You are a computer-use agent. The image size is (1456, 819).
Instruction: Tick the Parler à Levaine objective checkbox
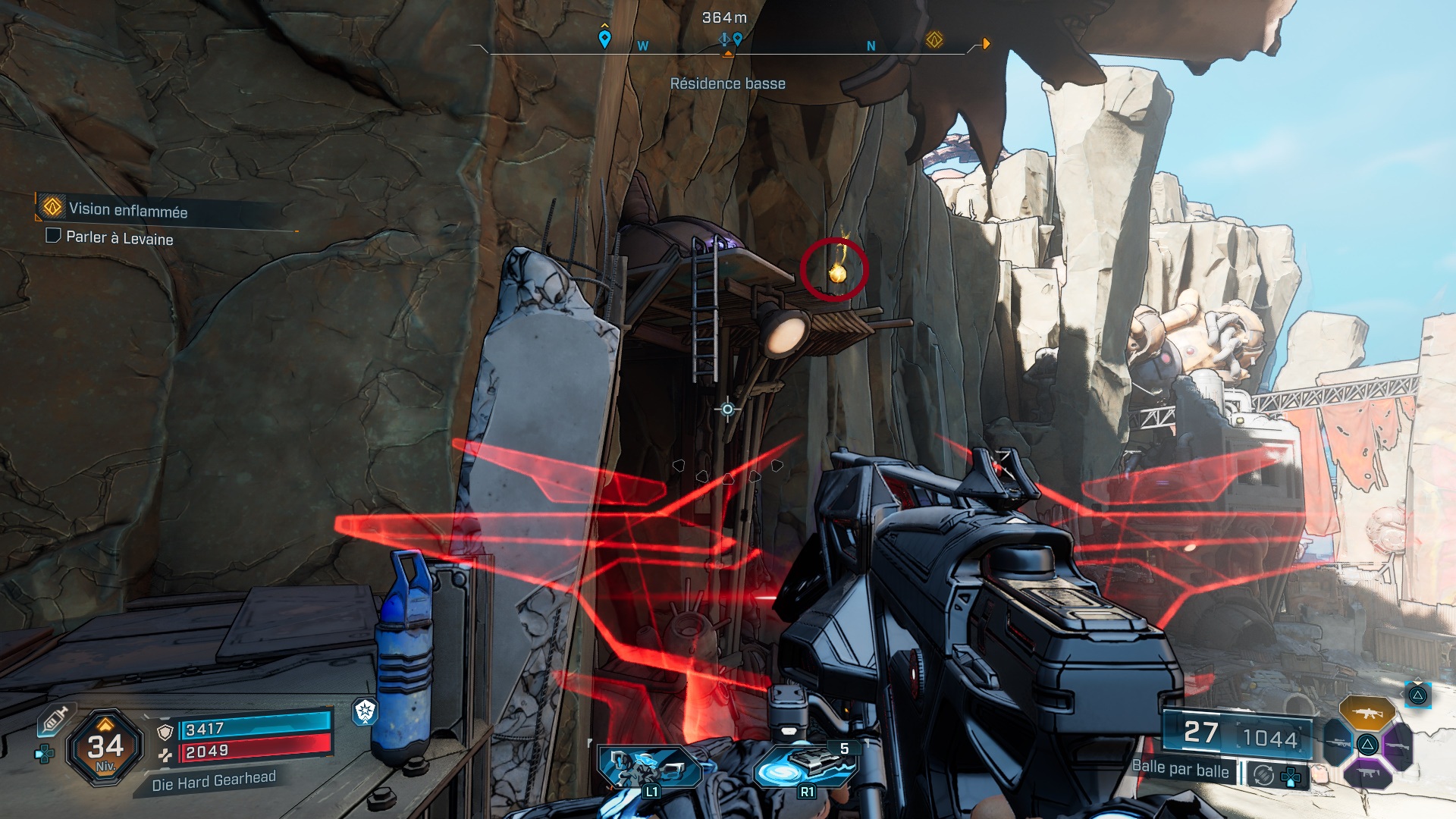tap(53, 236)
